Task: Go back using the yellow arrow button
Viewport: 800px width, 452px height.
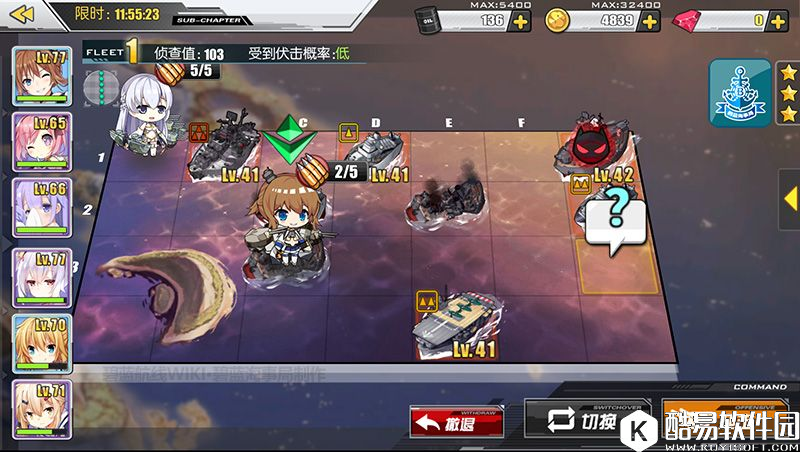Action: click(x=22, y=14)
